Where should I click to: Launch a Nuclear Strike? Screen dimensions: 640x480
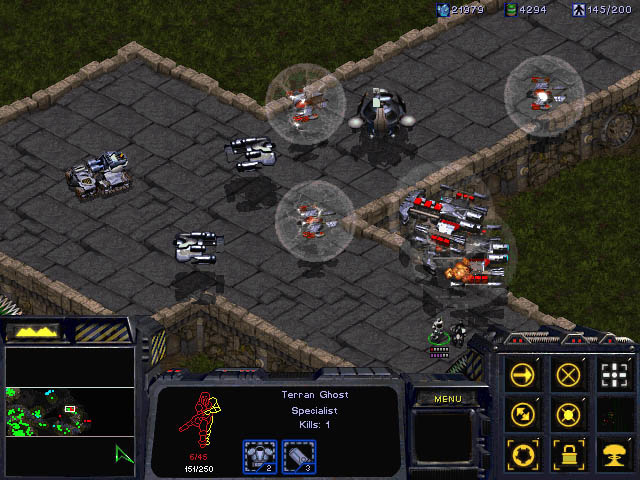pos(614,450)
